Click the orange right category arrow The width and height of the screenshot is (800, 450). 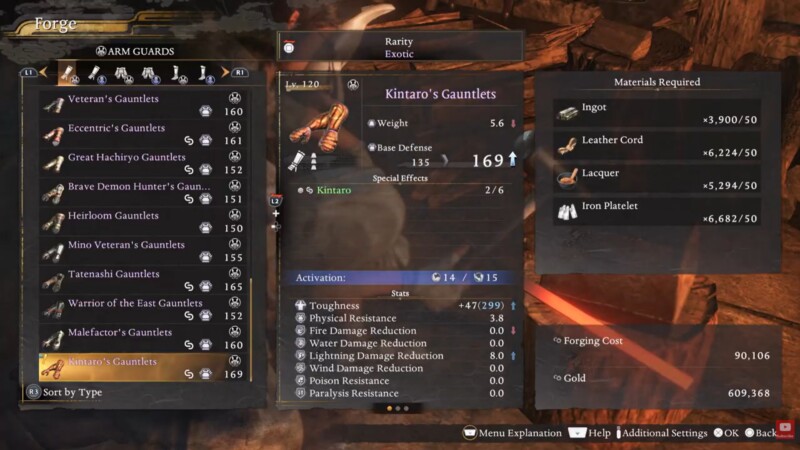pyautogui.click(x=225, y=73)
